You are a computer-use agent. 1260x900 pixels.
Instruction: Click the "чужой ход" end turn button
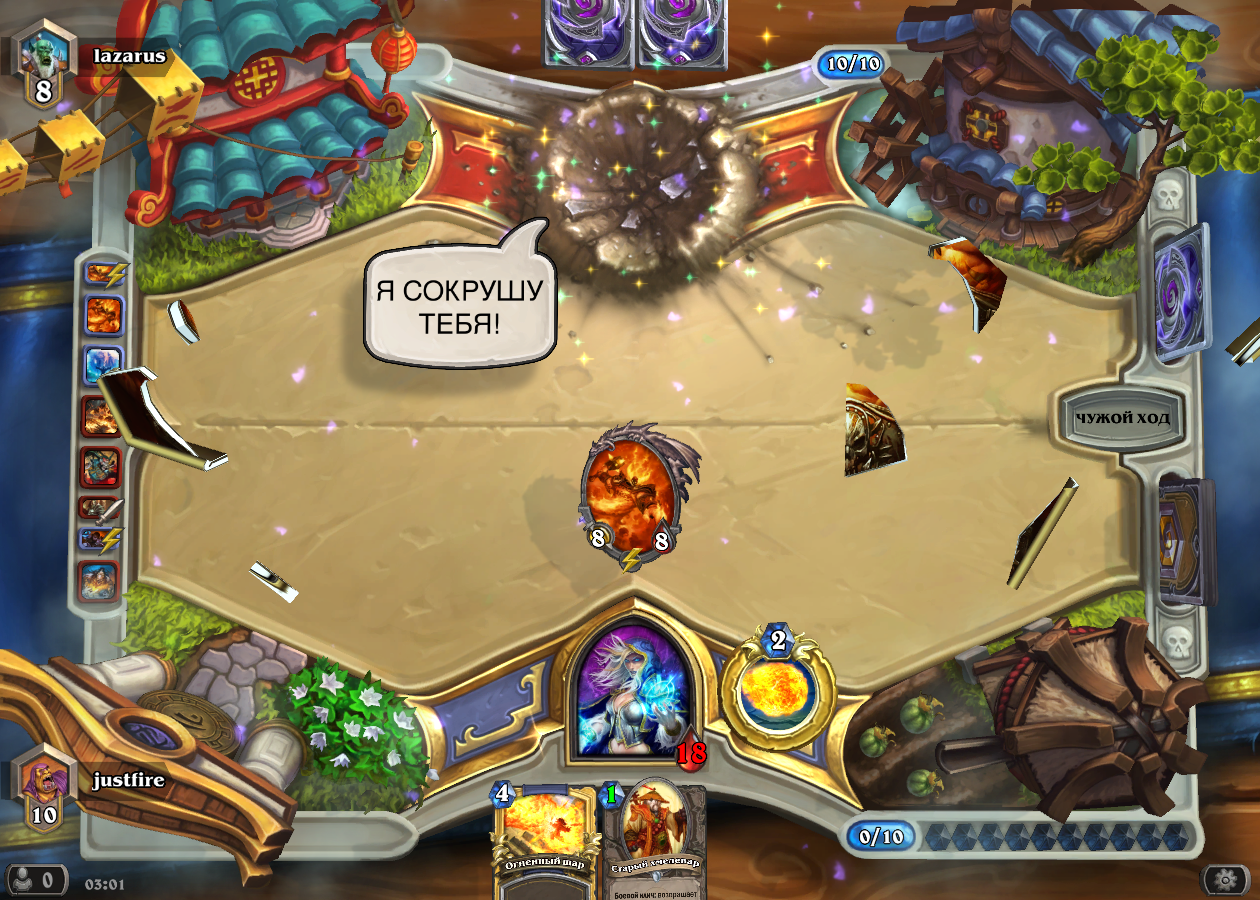1122,418
